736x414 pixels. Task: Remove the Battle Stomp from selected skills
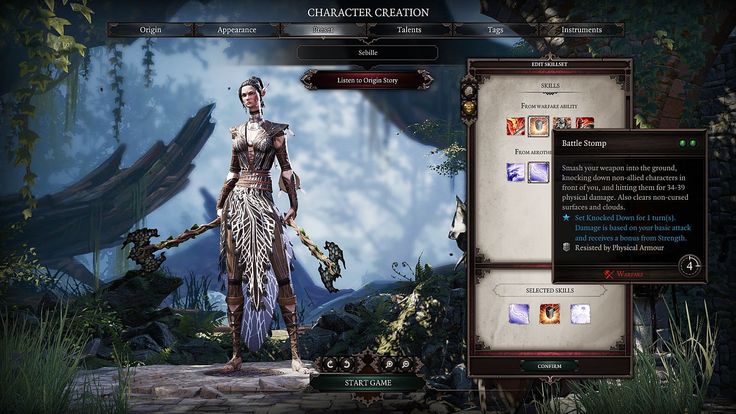pyautogui.click(x=549, y=314)
